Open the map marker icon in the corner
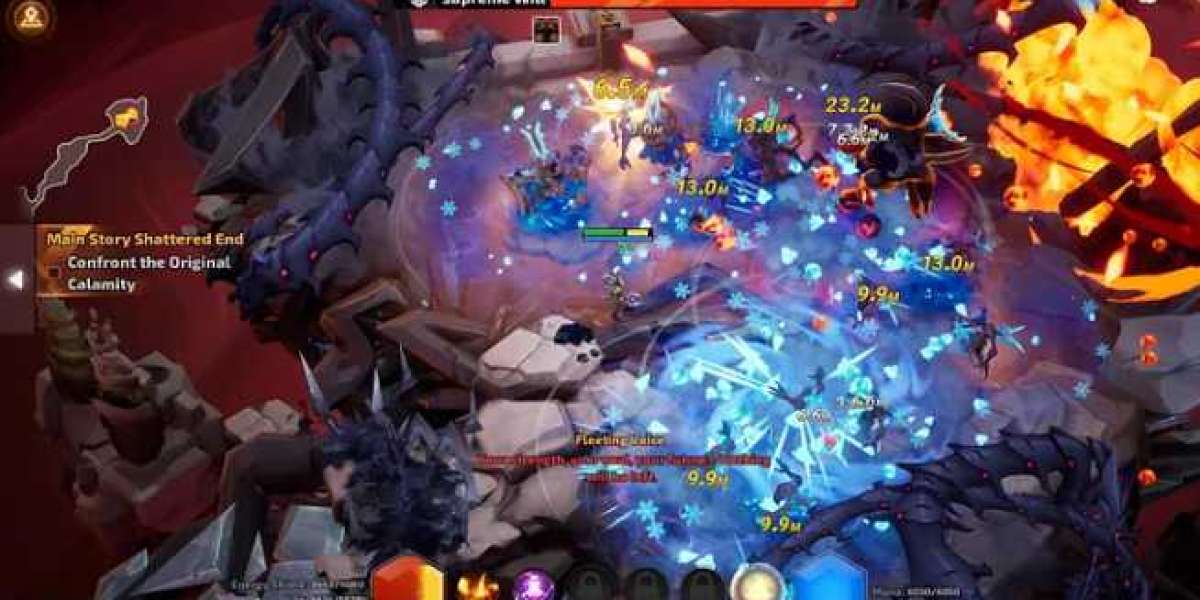1200x600 pixels. coord(31,18)
